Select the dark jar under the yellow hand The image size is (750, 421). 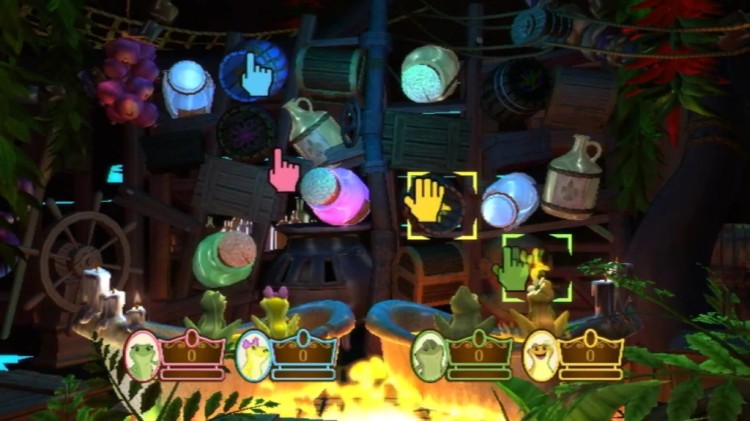pos(441,206)
